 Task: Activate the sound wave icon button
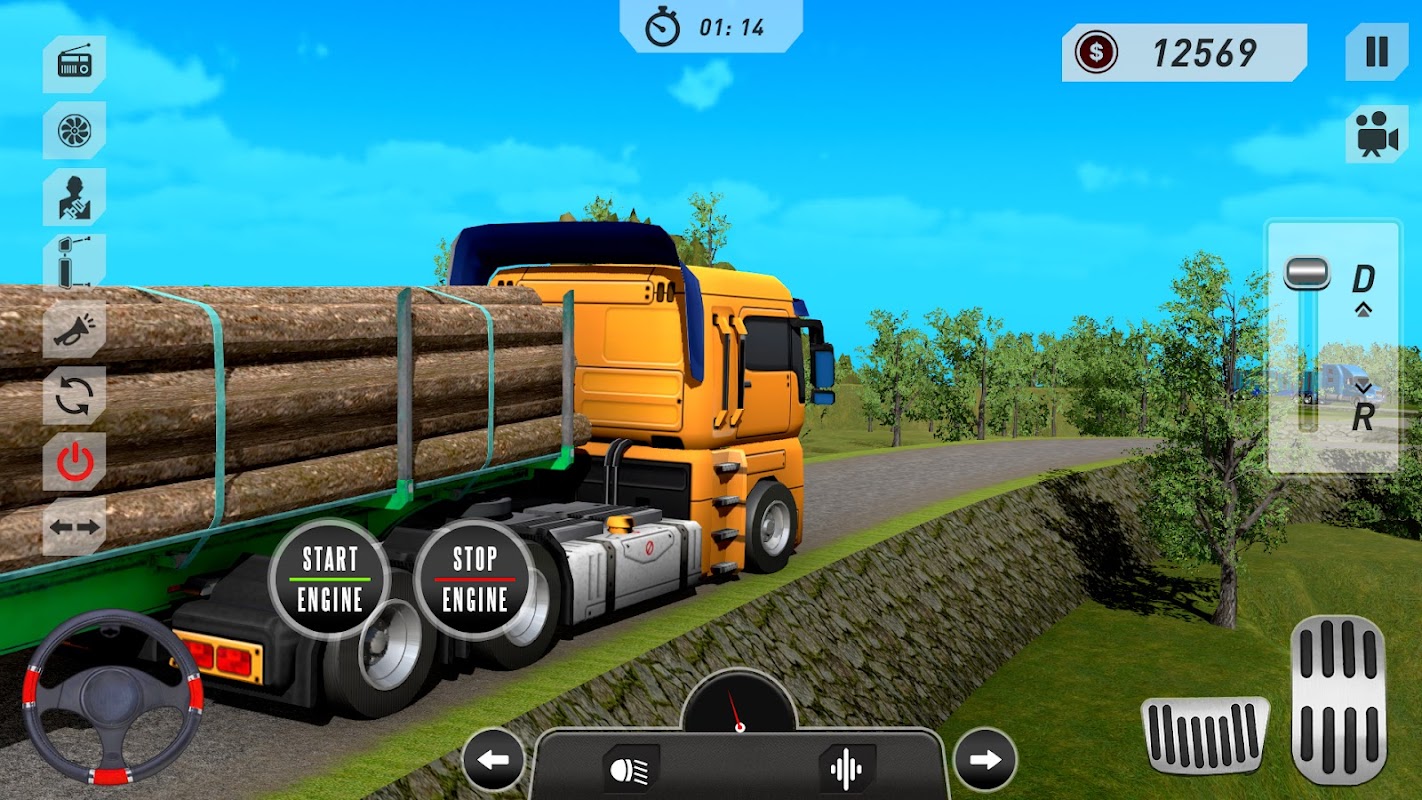[847, 768]
